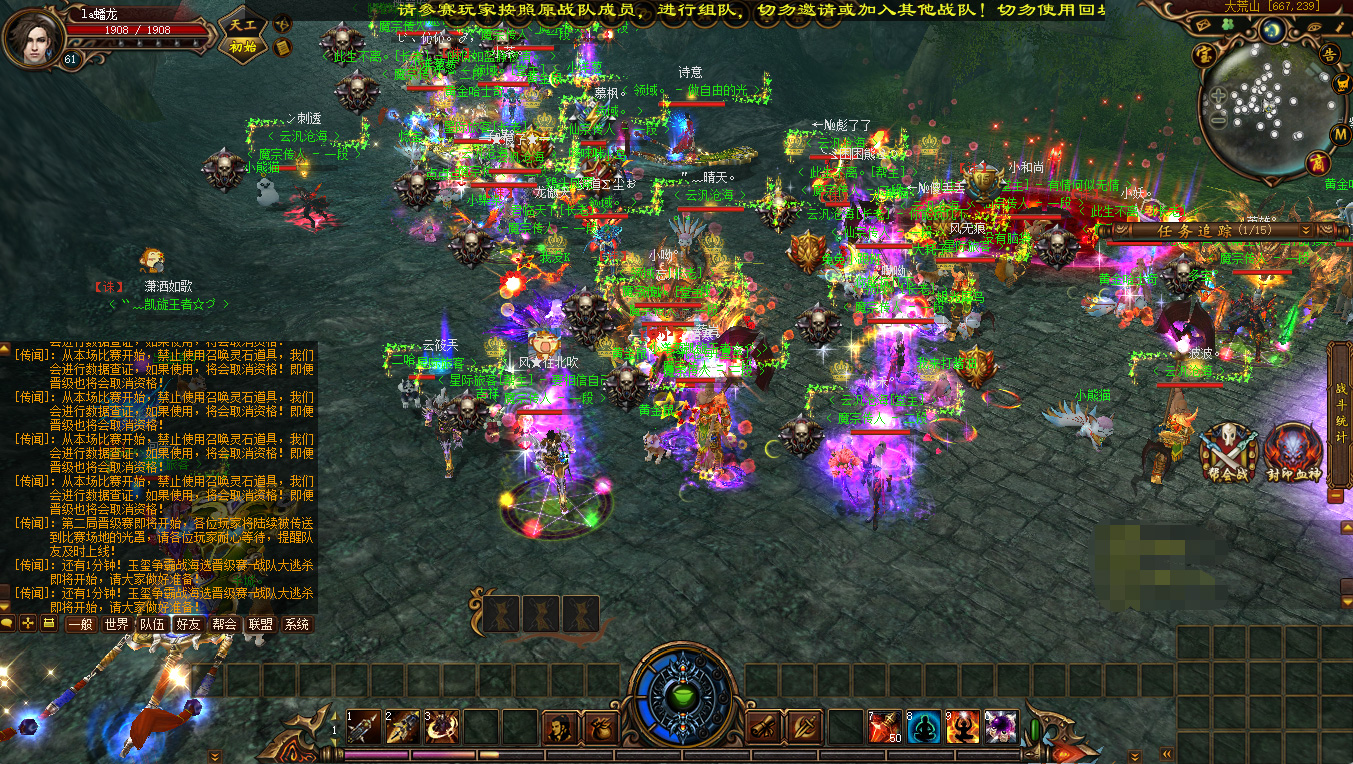Open the 封印血神 demon event icon
Screen dimensions: 1353x764
[x=1293, y=452]
